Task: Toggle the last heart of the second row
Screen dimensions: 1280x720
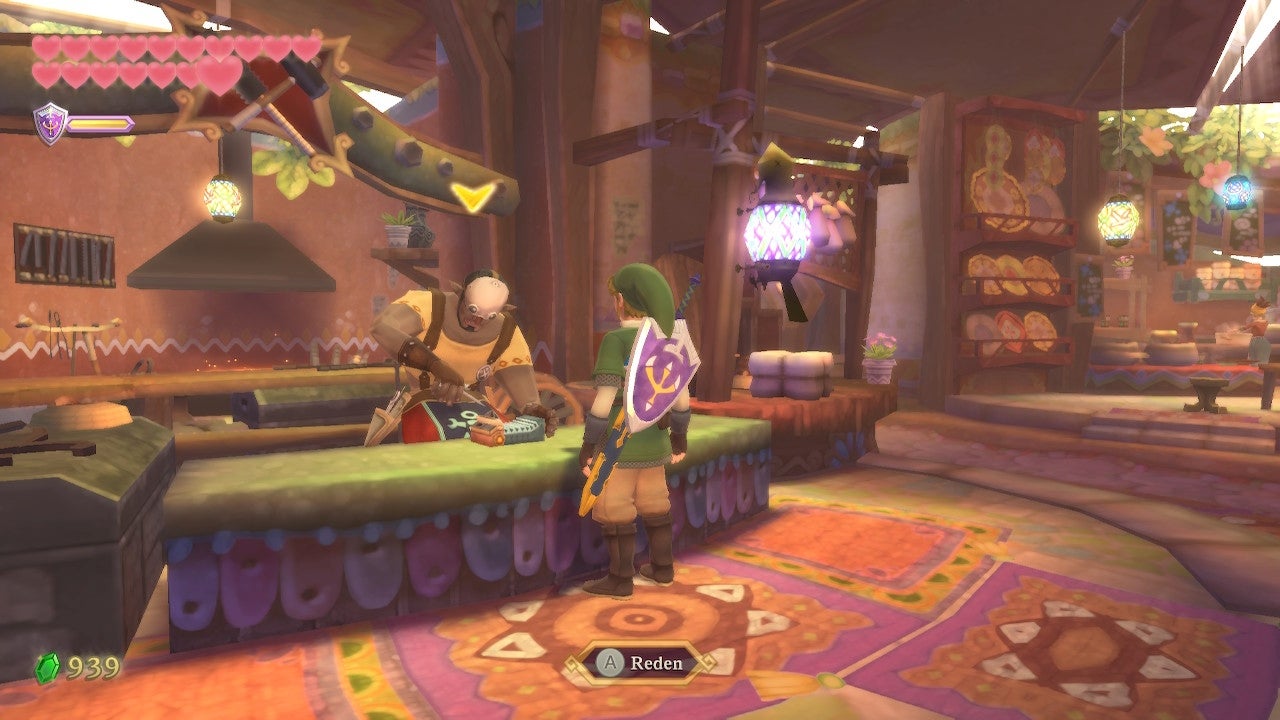Action: click(x=184, y=72)
